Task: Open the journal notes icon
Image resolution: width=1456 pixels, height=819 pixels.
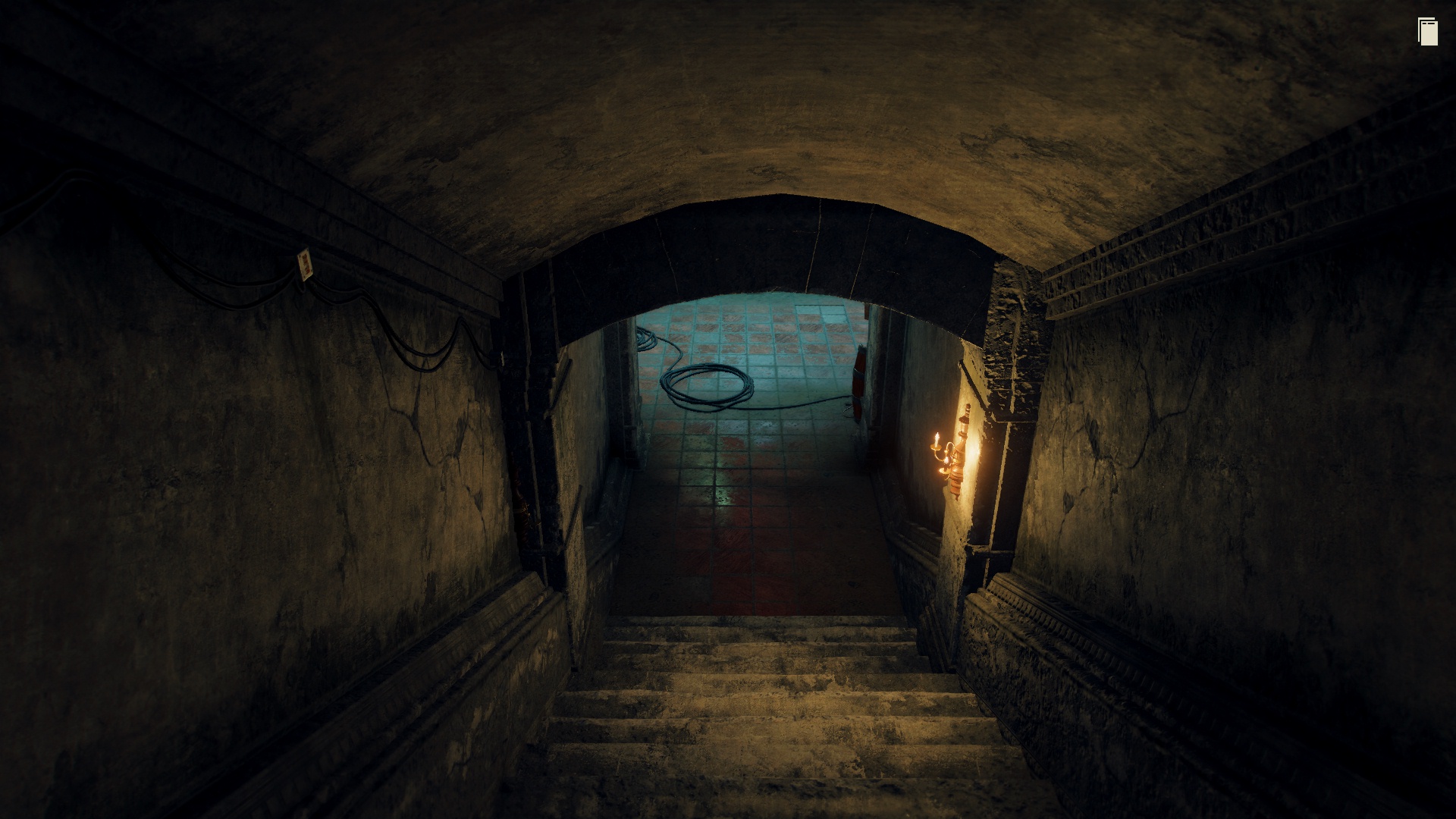Action: 1427,32
